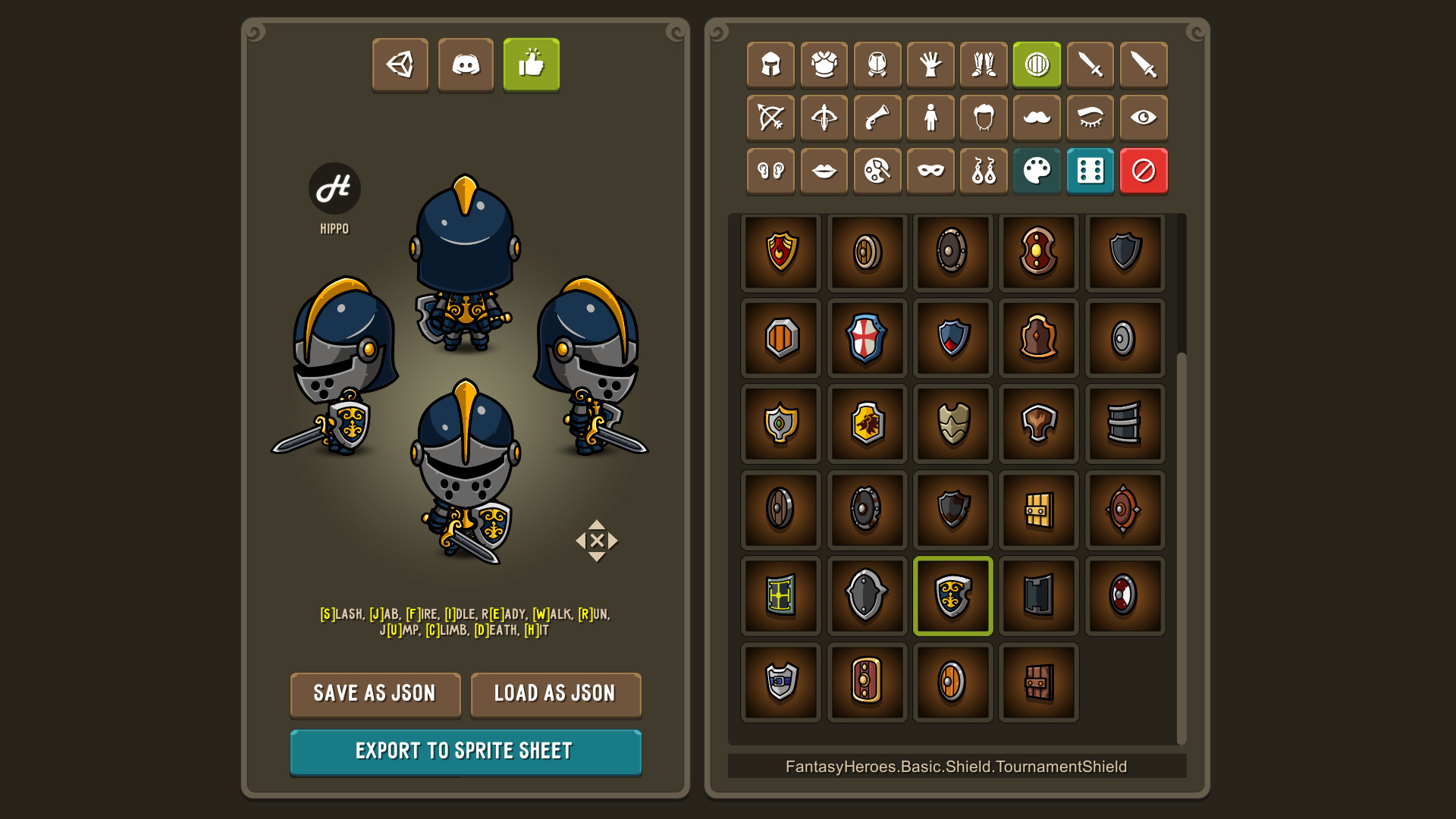
Task: Rate the asset with the thumbs-up icon
Action: click(531, 65)
